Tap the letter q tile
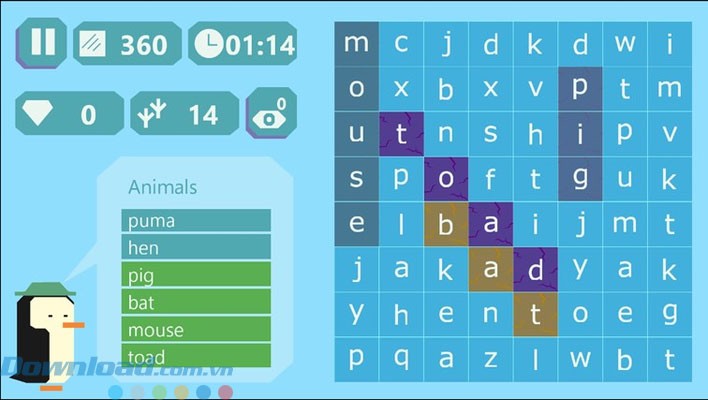The image size is (708, 400). click(401, 358)
